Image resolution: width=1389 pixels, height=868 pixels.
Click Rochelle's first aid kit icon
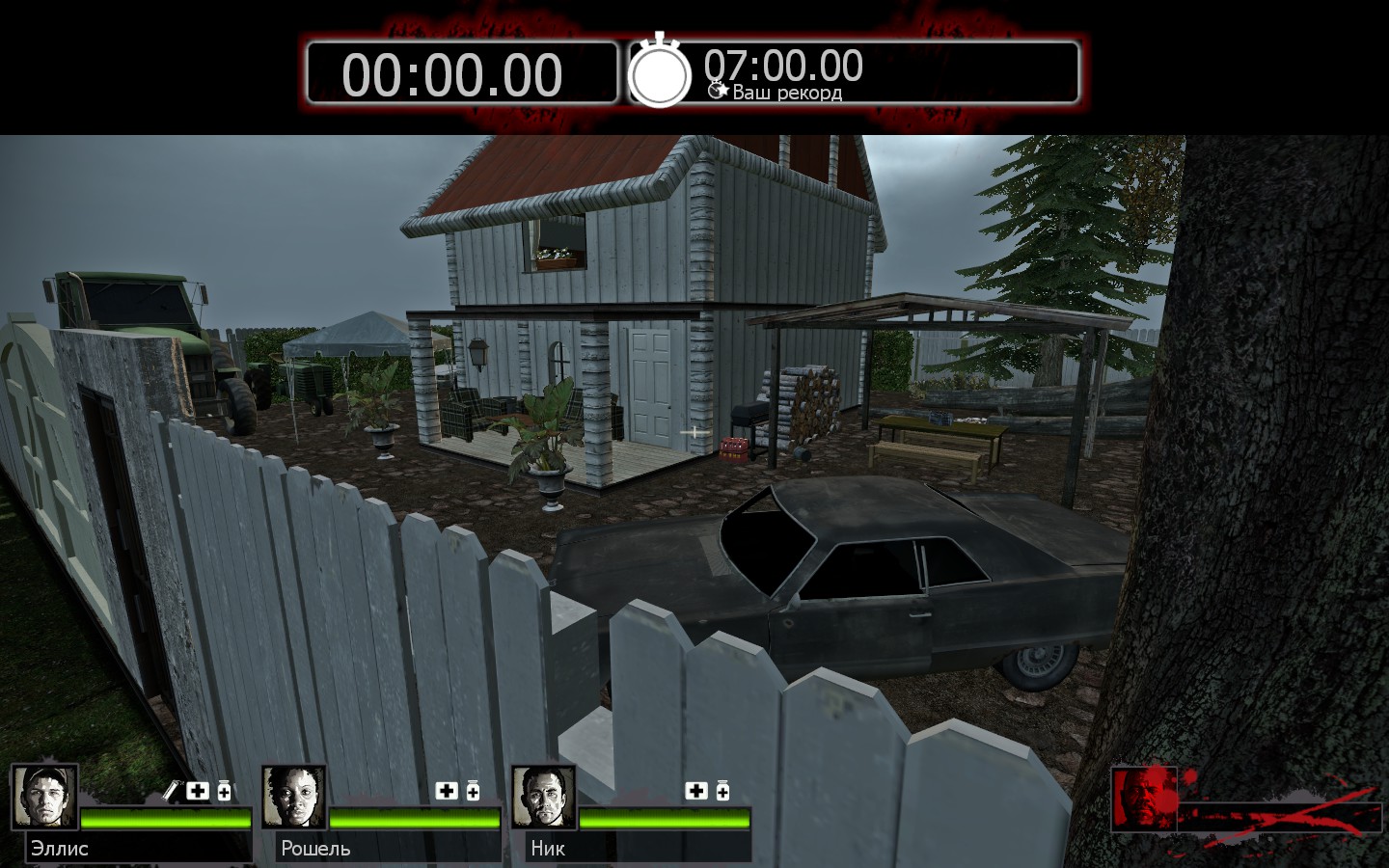point(447,791)
